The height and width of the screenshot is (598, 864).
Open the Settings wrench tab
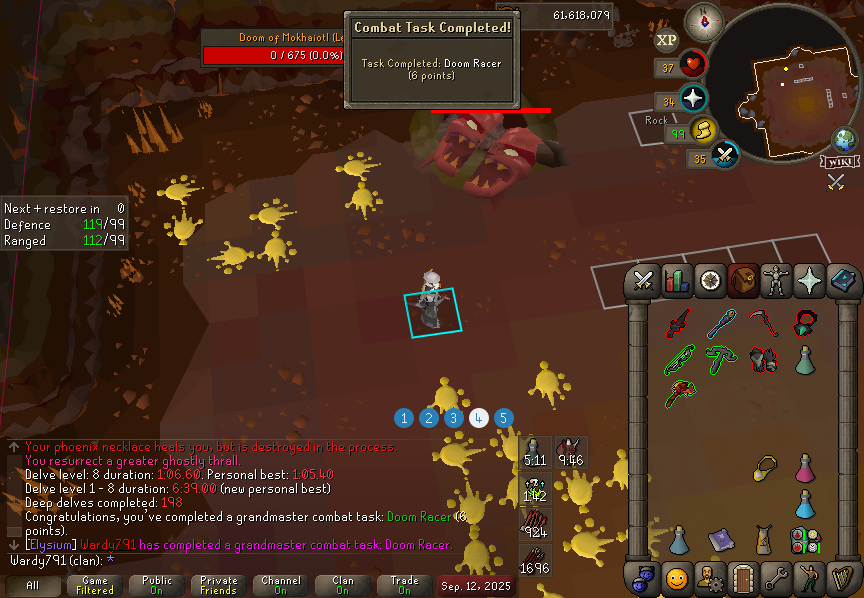click(774, 578)
